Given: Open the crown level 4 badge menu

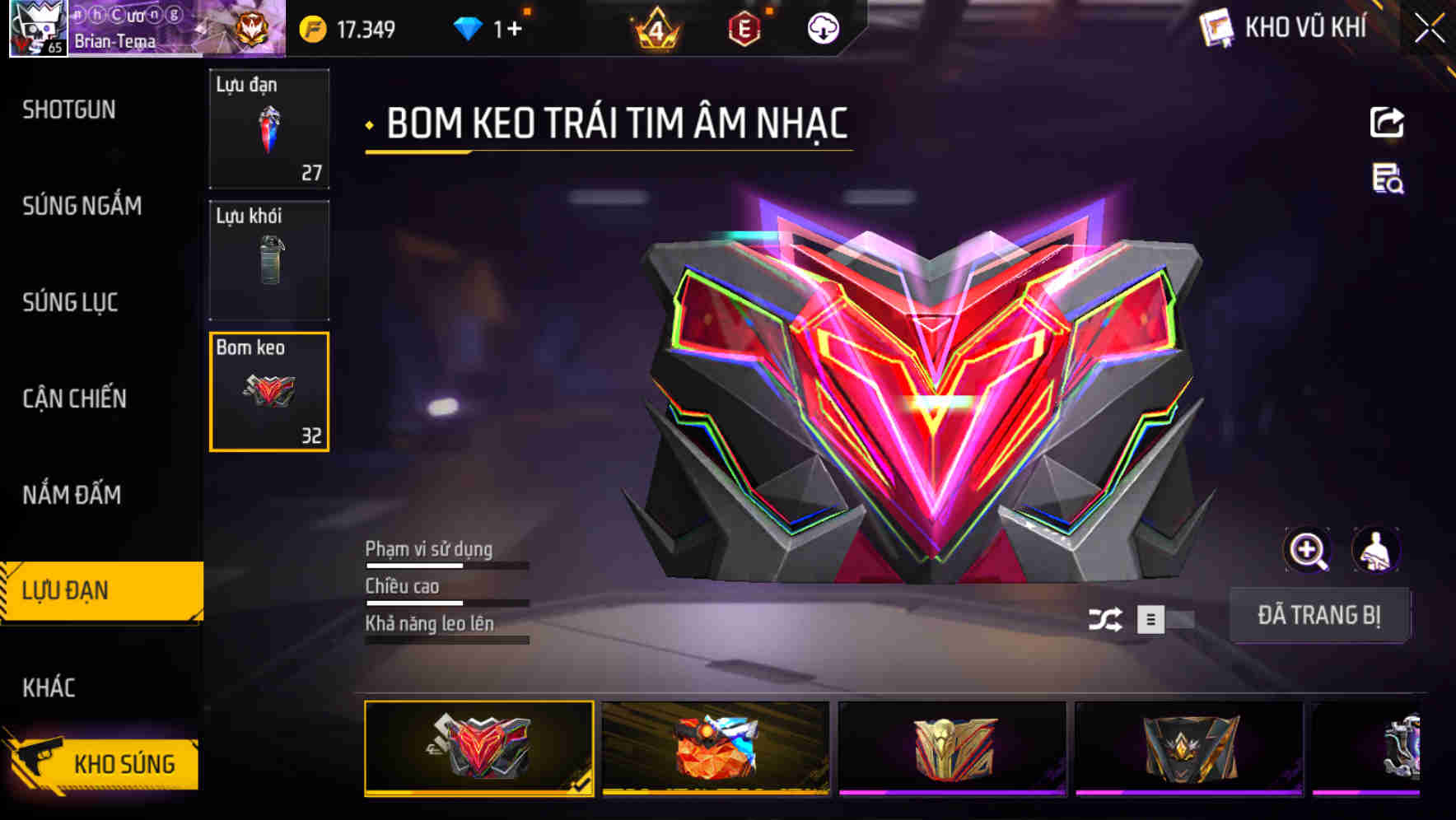Looking at the screenshot, I should point(653,27).
